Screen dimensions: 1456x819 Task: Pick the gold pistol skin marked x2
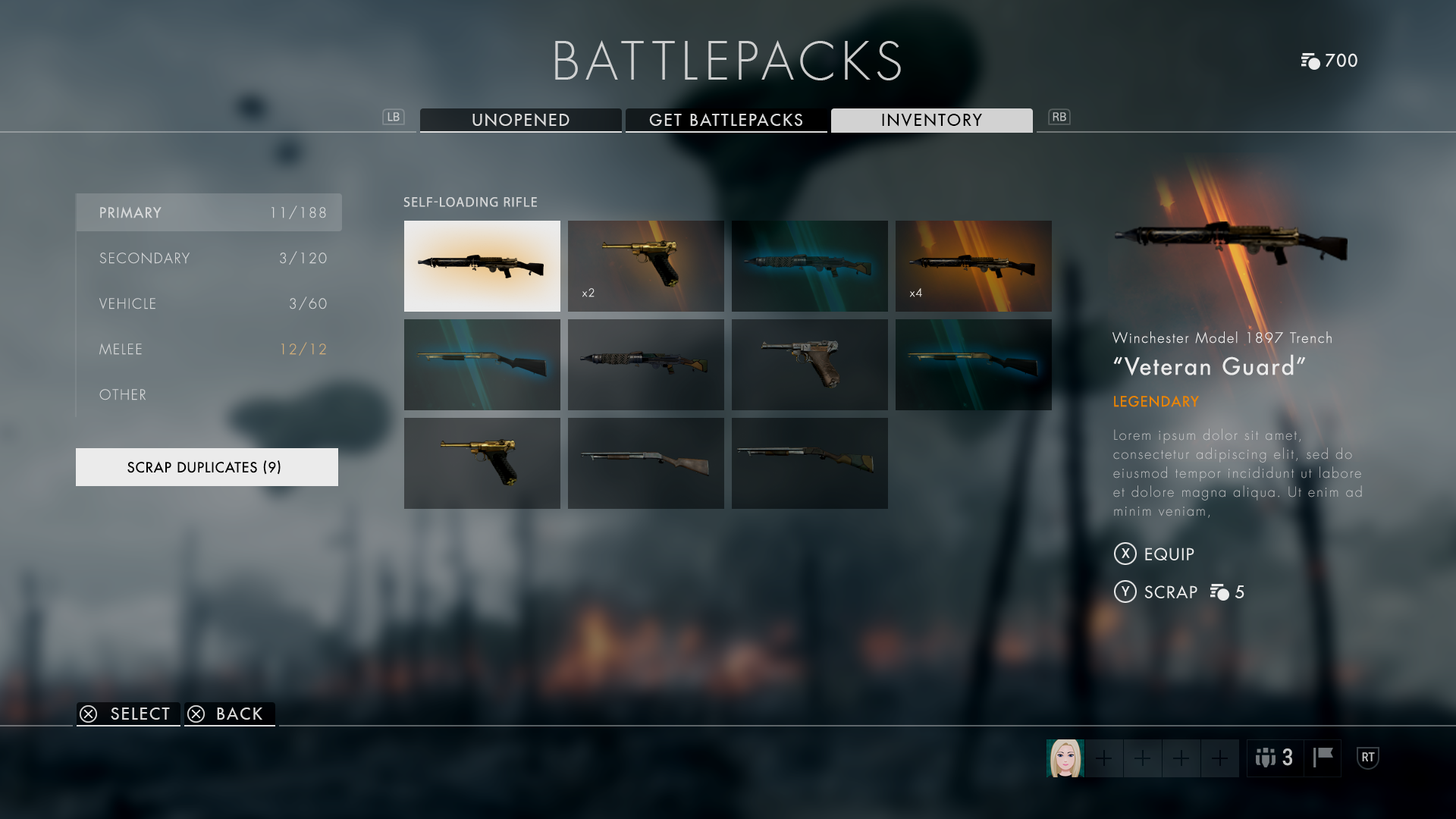pos(645,265)
